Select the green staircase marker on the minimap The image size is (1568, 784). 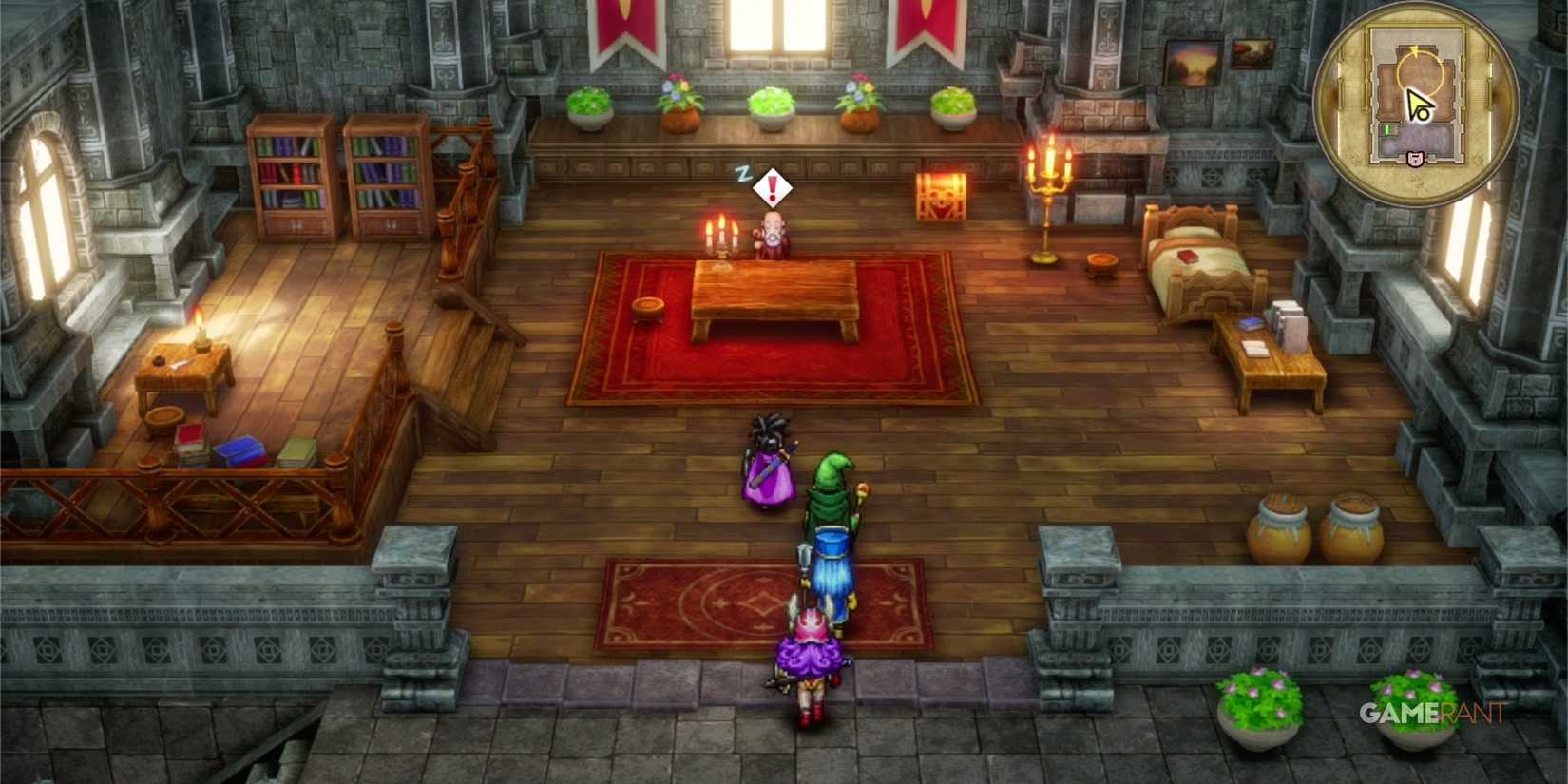click(x=1387, y=129)
